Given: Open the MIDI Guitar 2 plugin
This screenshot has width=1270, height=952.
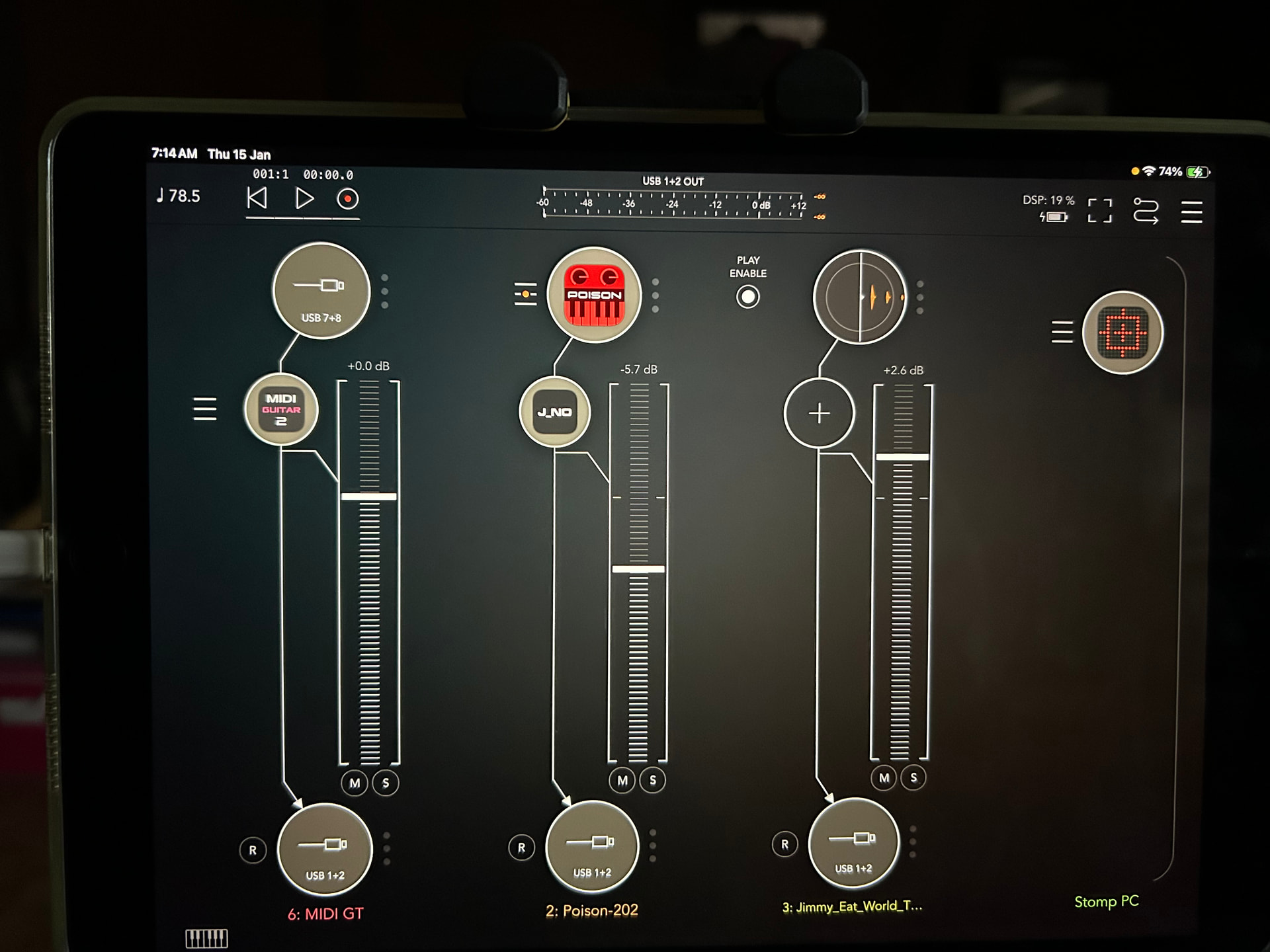Looking at the screenshot, I should tap(281, 409).
